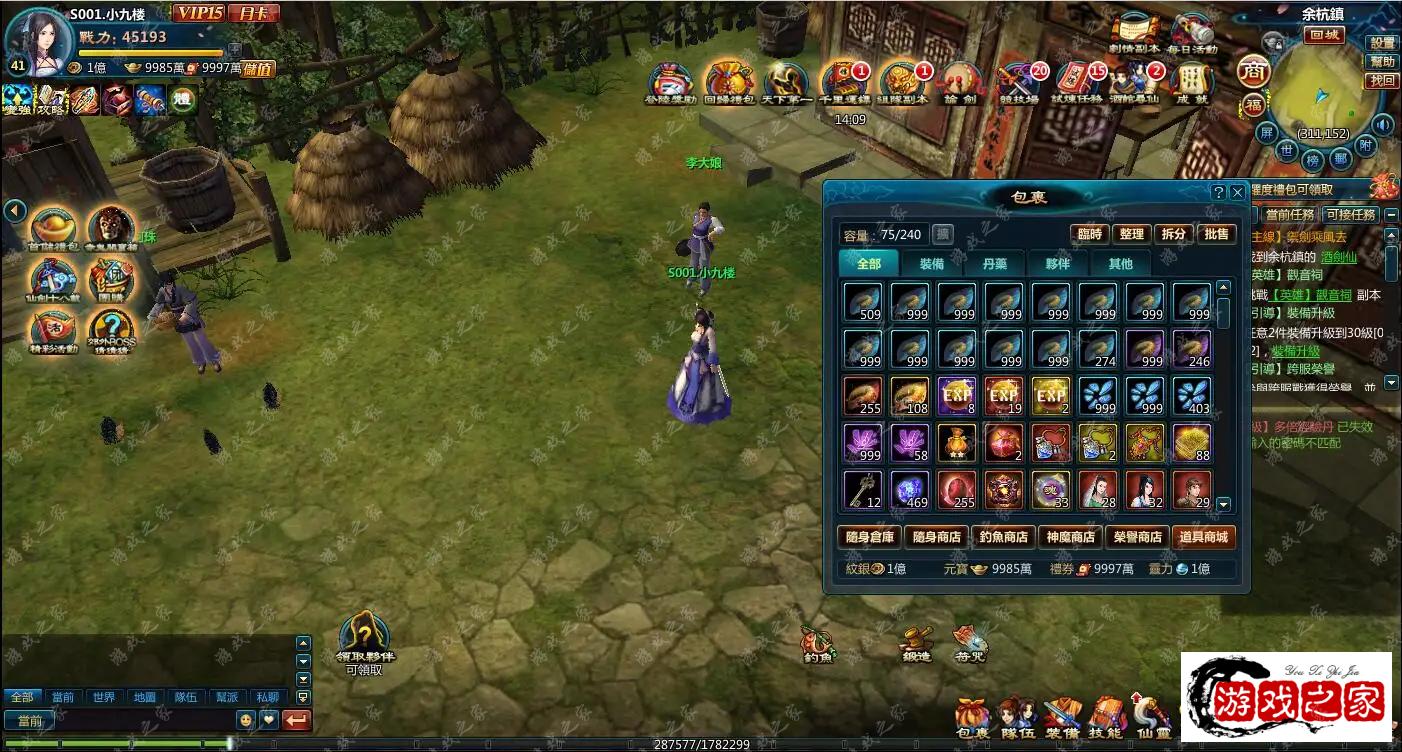1402x752 pixels.
Task: Click the 回城 return-to-town button
Action: click(1323, 35)
